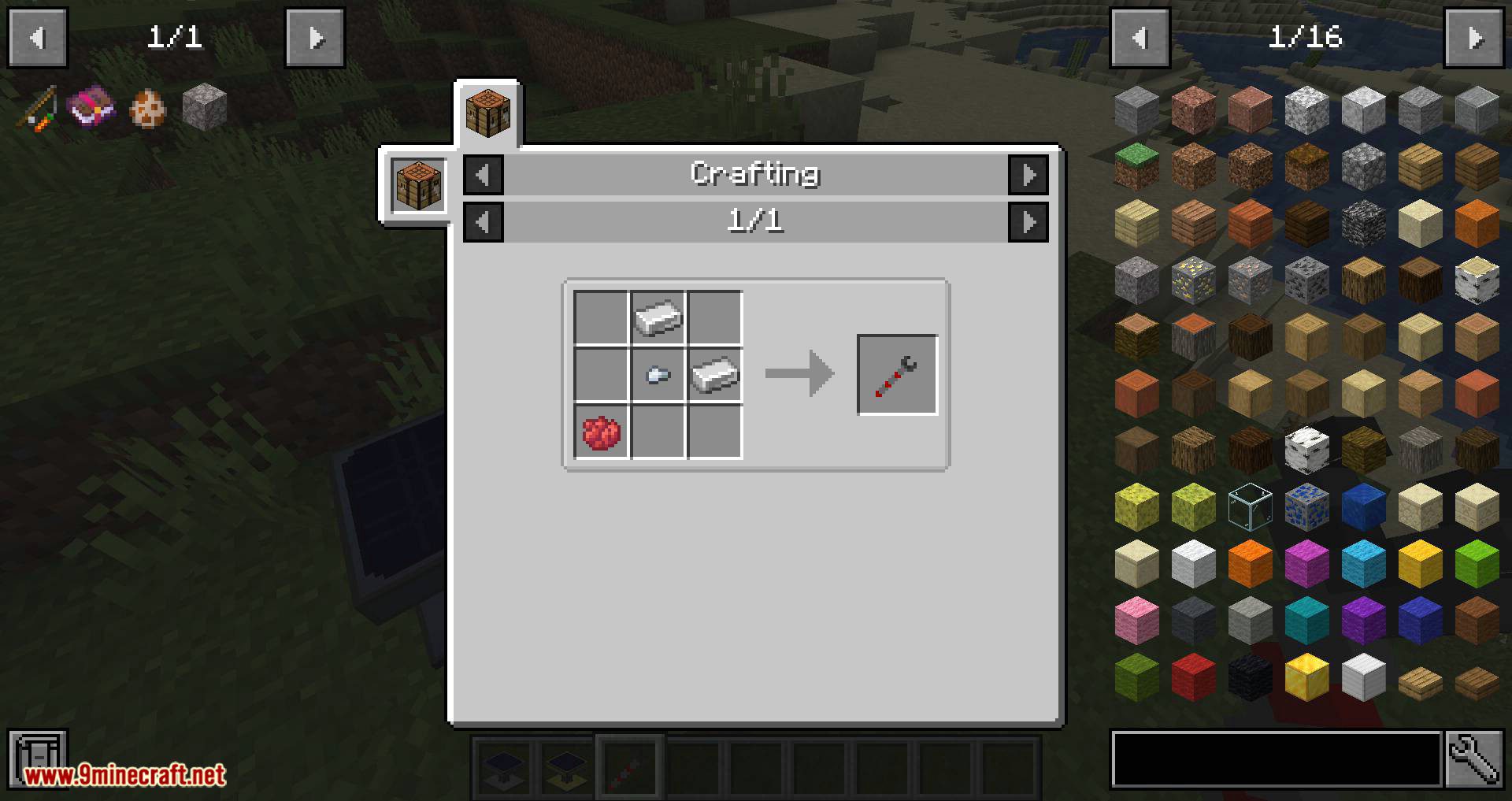The width and height of the screenshot is (1512, 801).
Task: Click the left arrow on the 1/1 recipe pager
Action: click(483, 221)
